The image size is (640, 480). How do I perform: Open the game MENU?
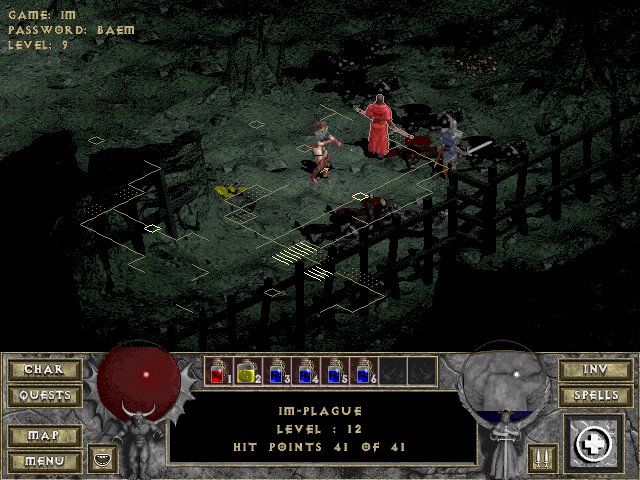44,461
